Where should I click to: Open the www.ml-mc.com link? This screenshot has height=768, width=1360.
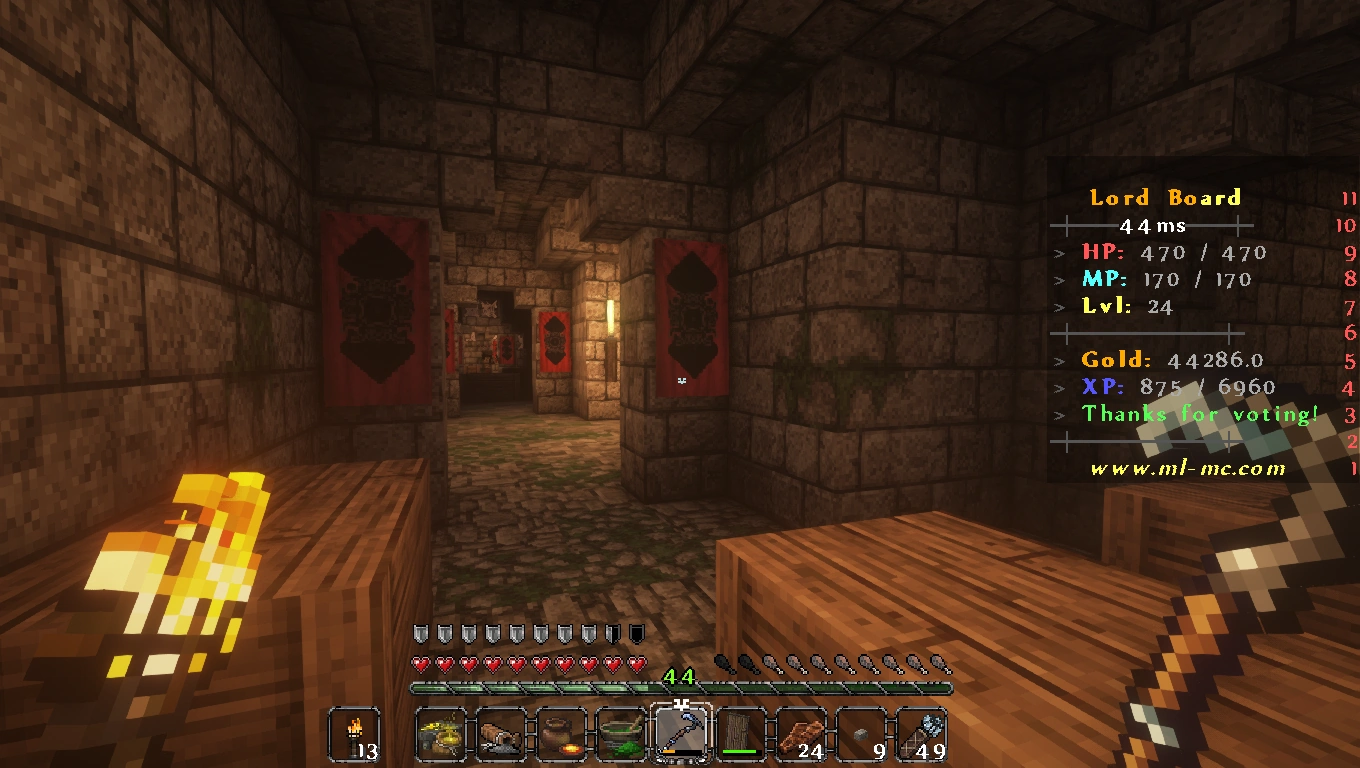click(1183, 467)
